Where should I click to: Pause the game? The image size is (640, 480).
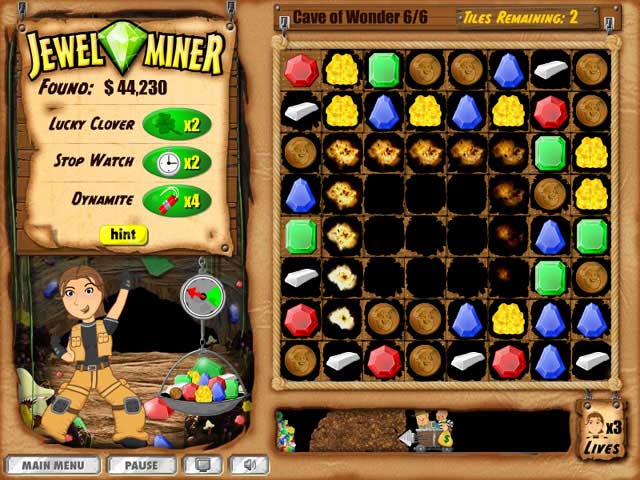pos(141,465)
